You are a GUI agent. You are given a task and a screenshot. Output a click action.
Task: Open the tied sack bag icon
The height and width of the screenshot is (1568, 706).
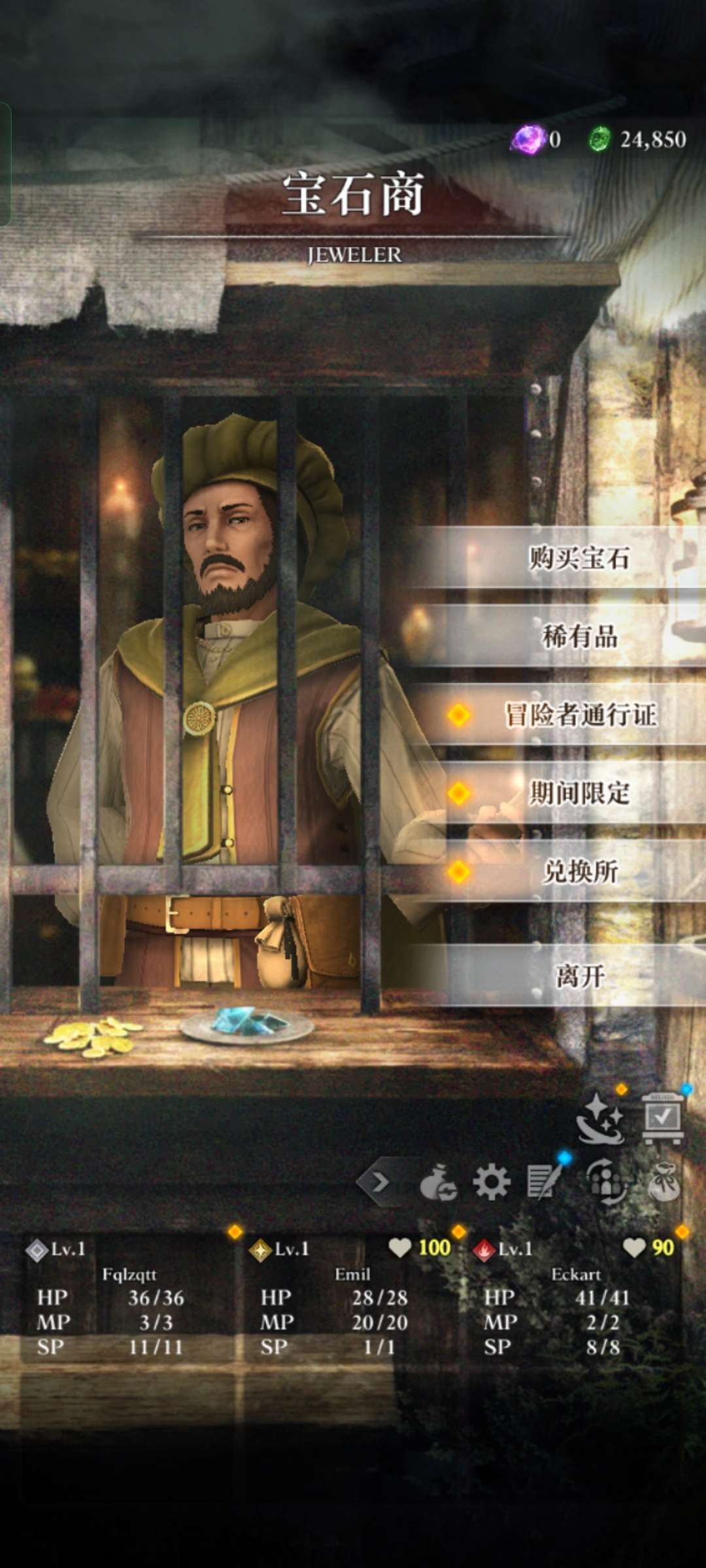[664, 1182]
